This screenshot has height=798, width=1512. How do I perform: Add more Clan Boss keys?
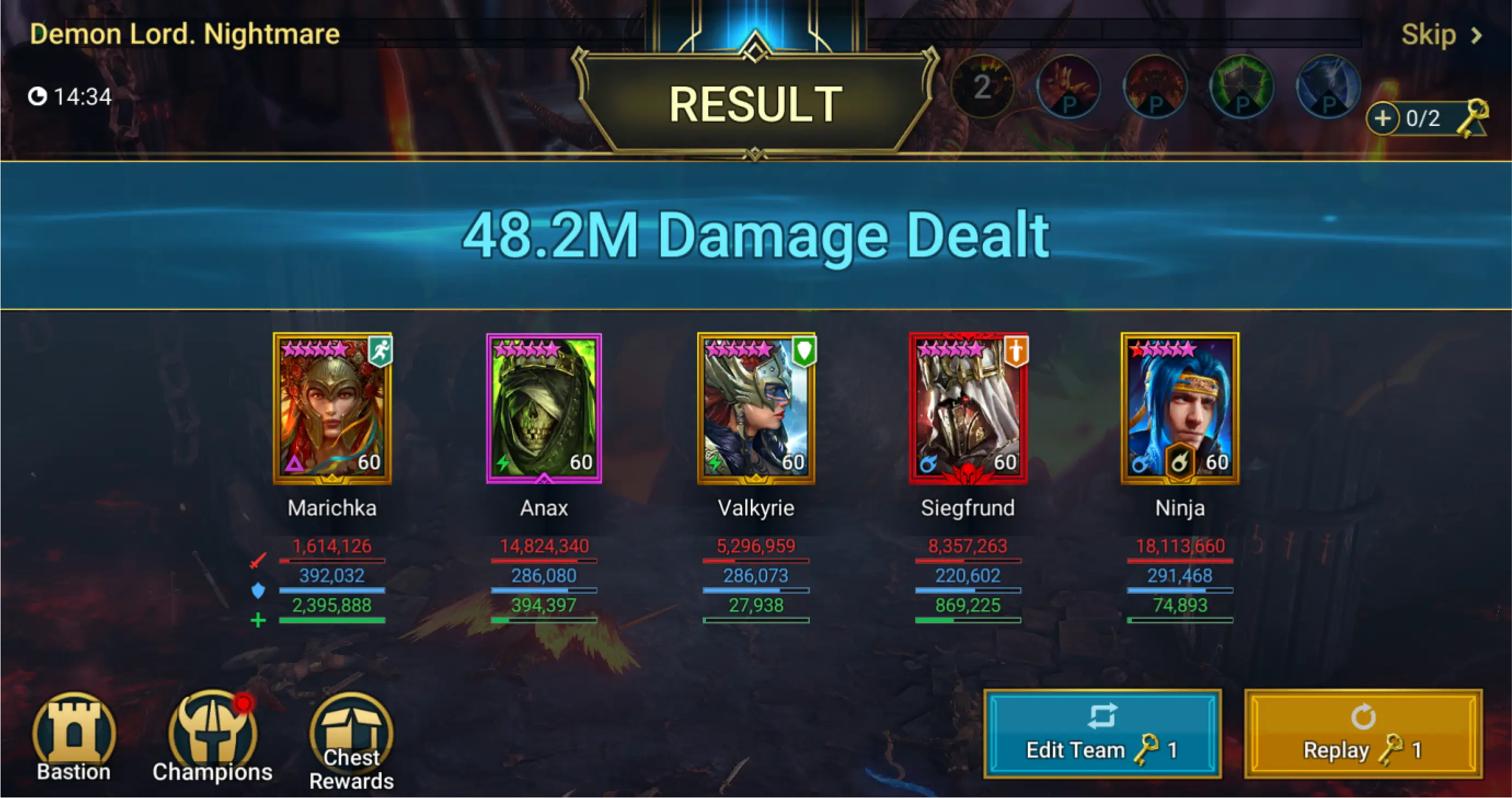click(1382, 119)
